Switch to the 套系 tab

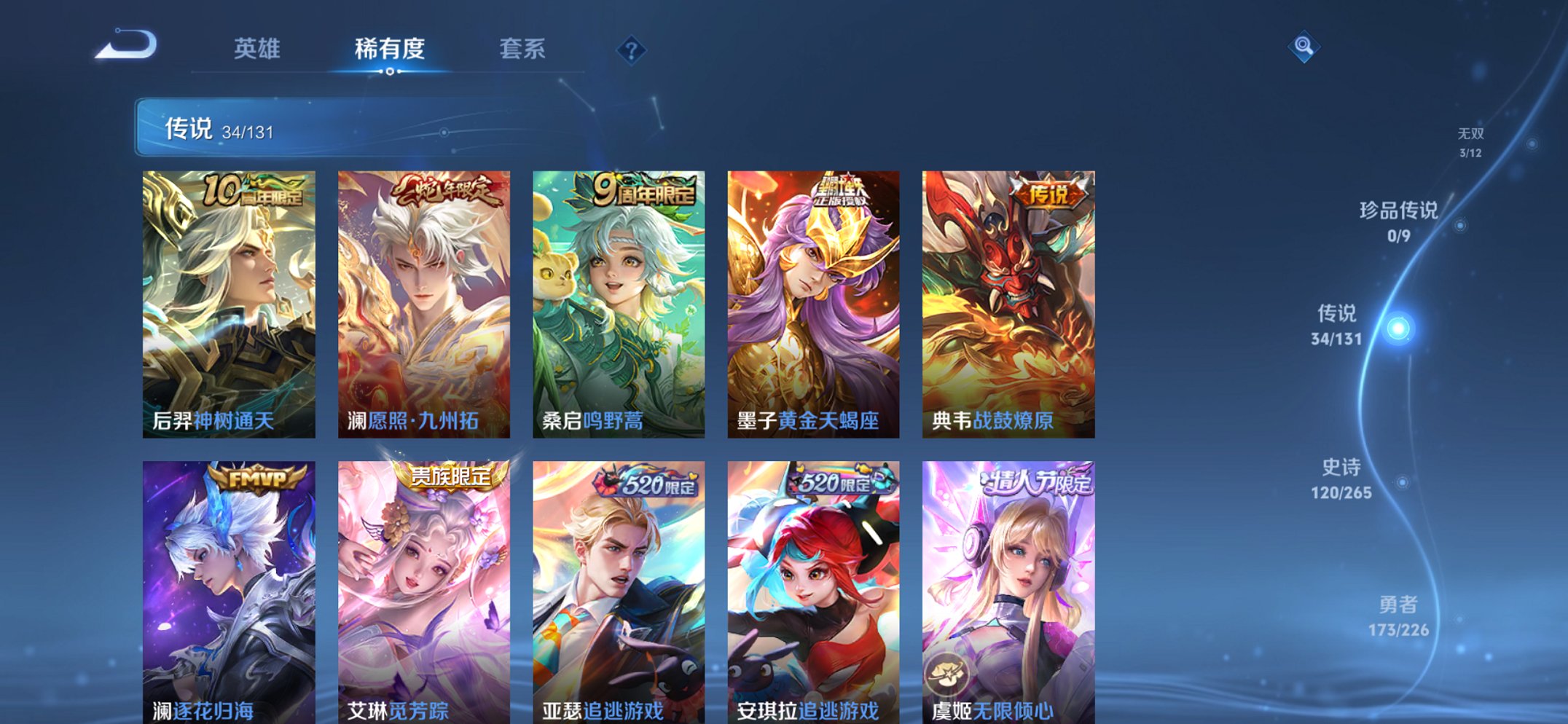522,50
